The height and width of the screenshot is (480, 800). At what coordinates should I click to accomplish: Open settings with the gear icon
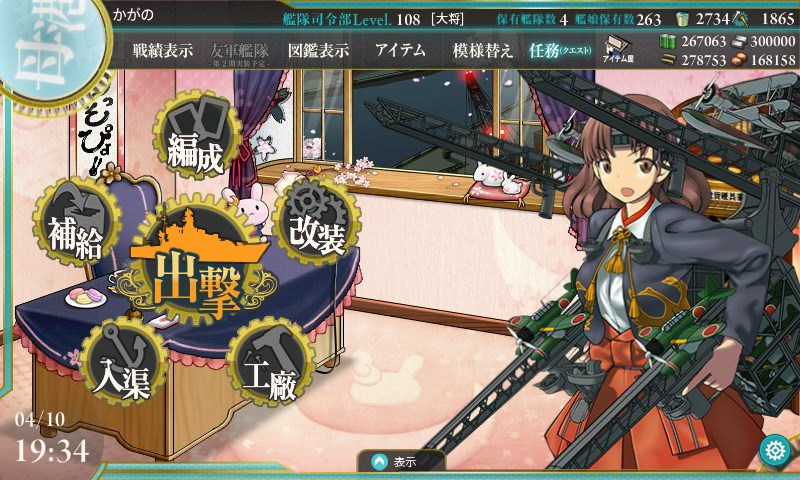click(773, 451)
